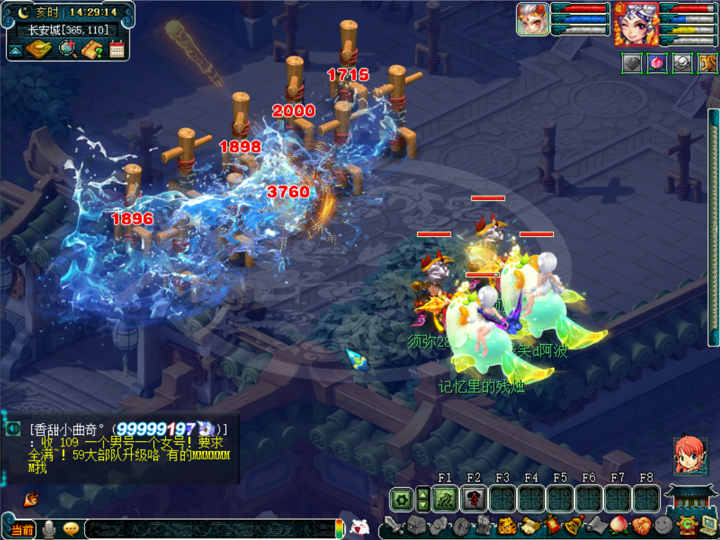Open the calendar events icon
The width and height of the screenshot is (720, 540).
[117, 49]
